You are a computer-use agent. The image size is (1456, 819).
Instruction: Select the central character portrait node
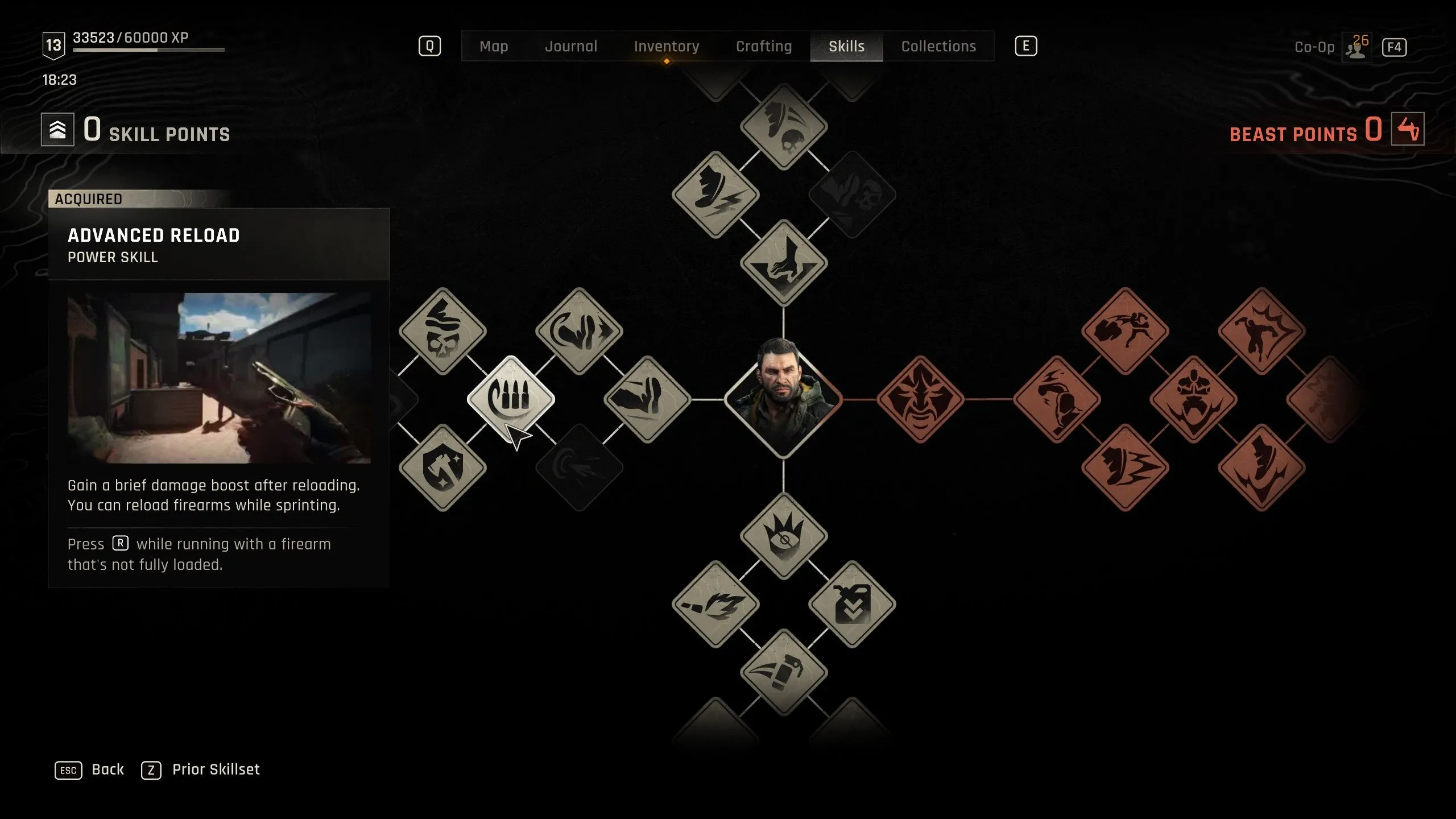tap(783, 399)
